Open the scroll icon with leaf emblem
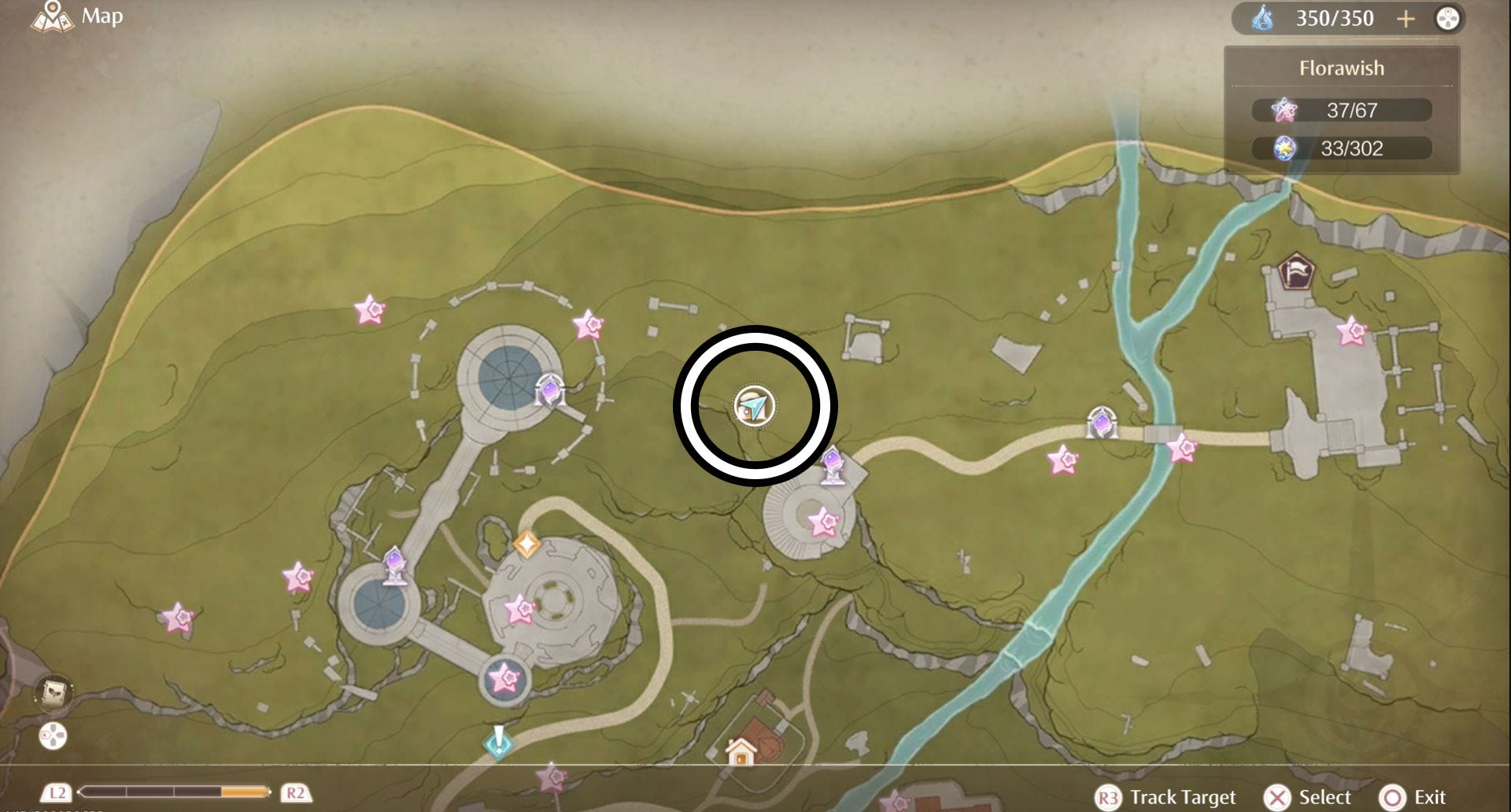Viewport: 1511px width, 812px height. click(54, 693)
